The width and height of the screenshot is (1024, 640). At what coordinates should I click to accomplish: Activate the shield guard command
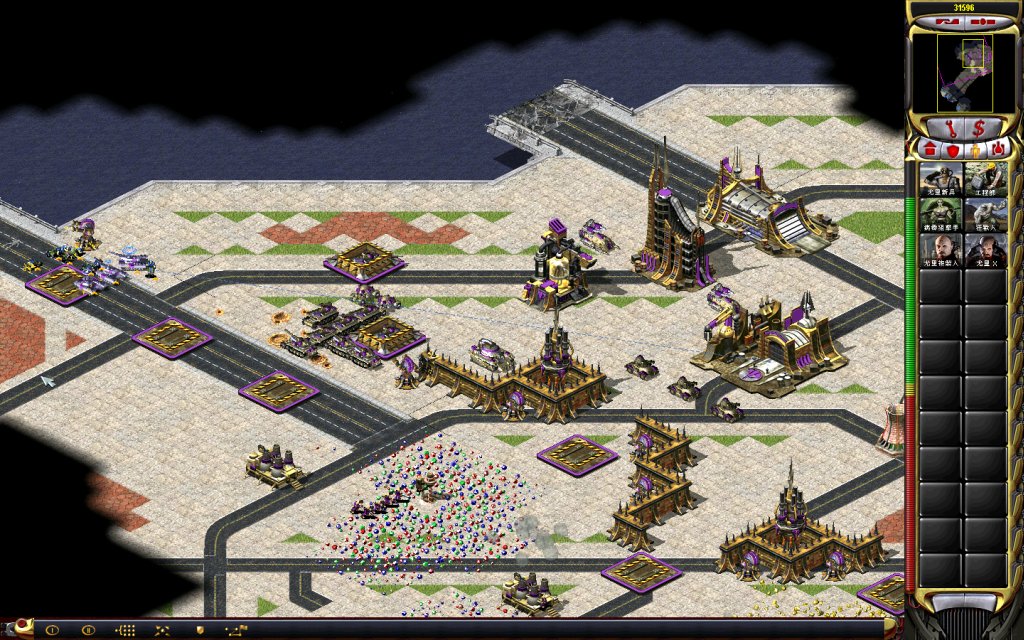click(199, 630)
